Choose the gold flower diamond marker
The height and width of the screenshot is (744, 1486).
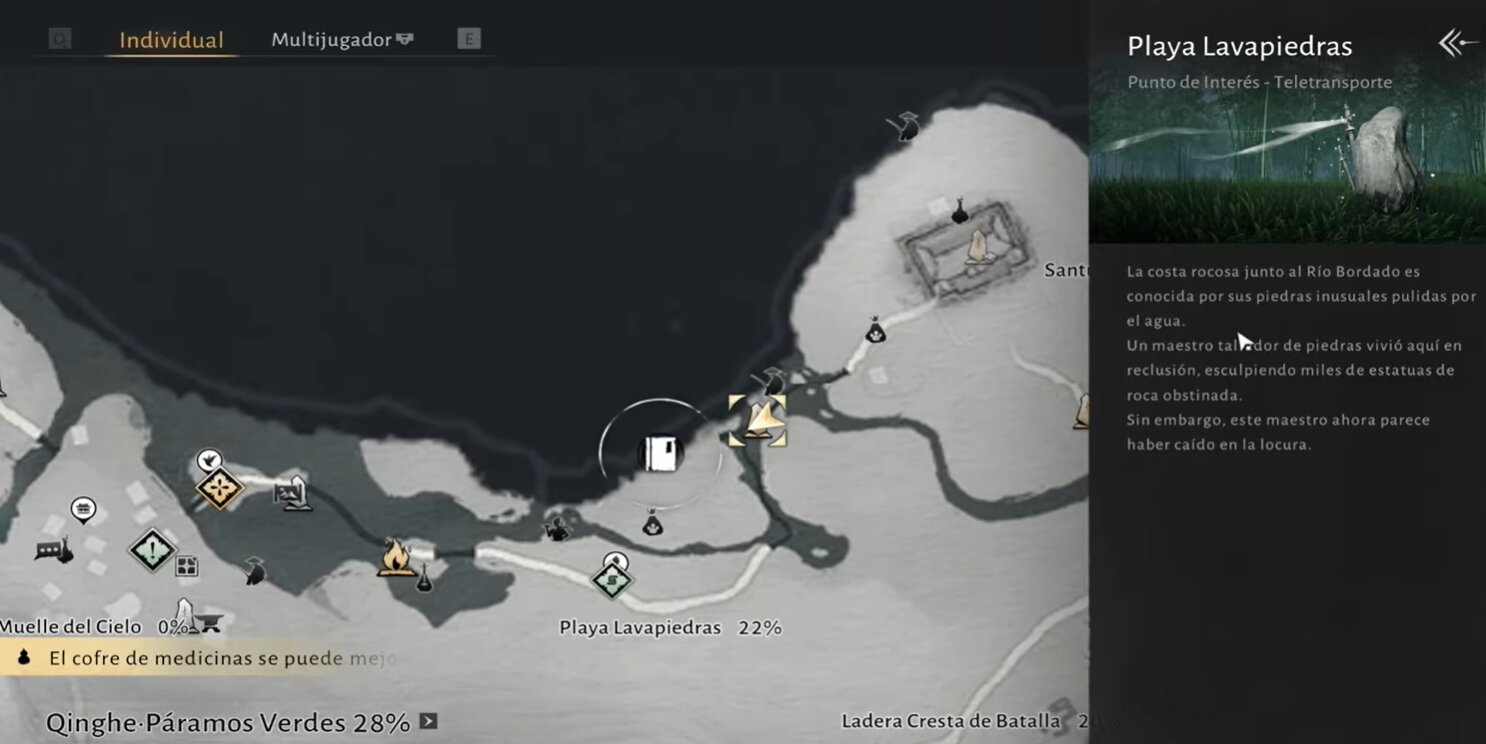tap(218, 488)
